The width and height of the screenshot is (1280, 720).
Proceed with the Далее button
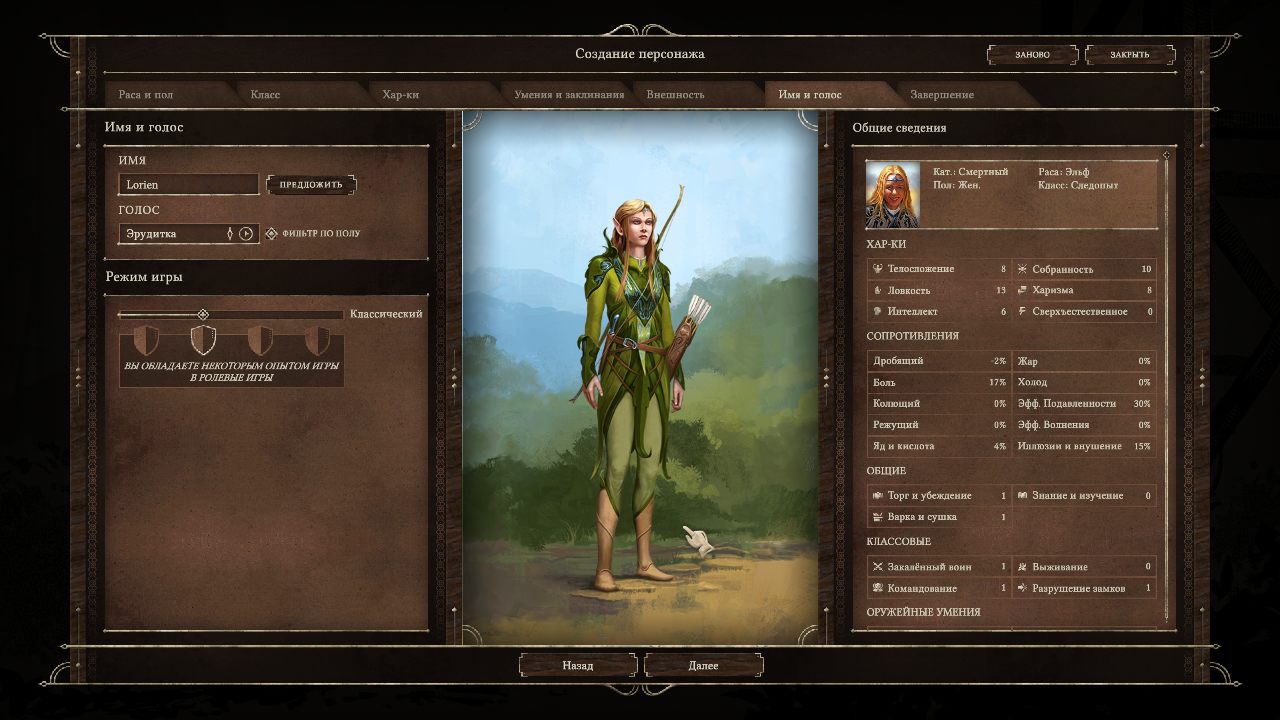pyautogui.click(x=703, y=666)
